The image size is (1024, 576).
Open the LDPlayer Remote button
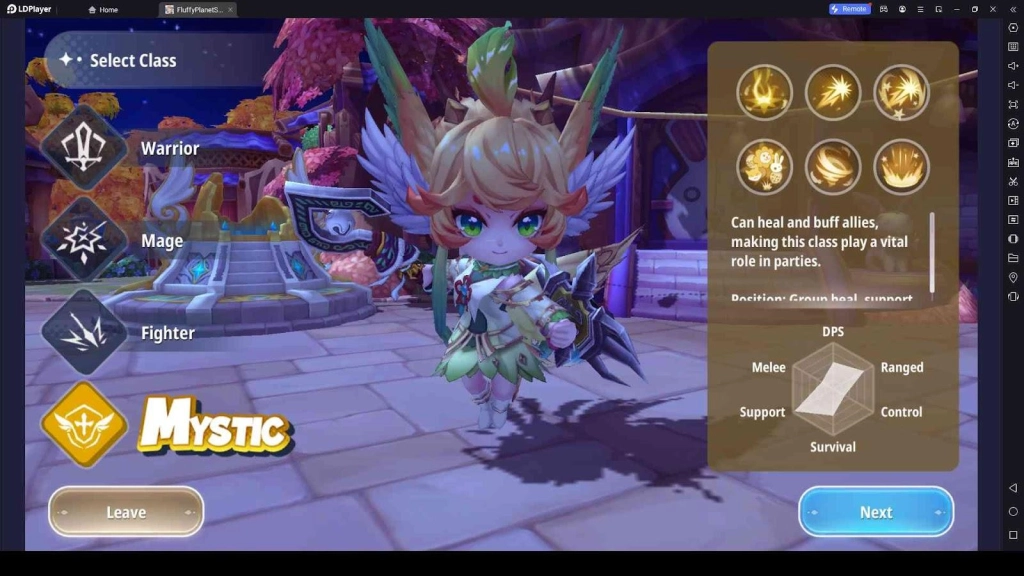pos(849,9)
